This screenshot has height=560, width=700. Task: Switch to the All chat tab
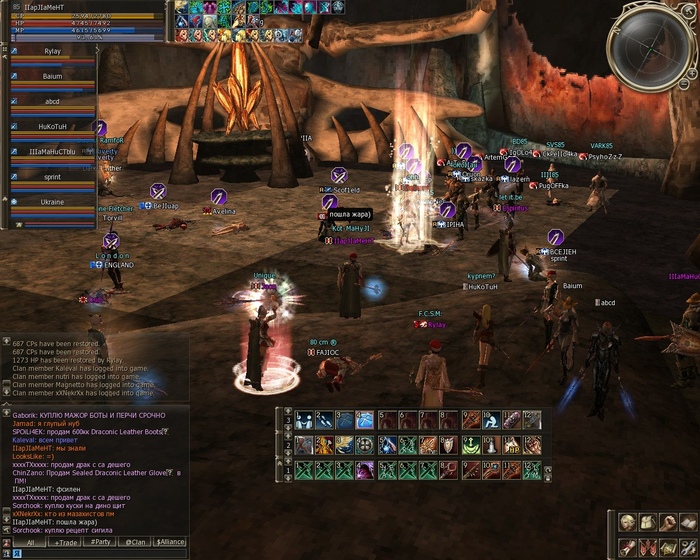pos(30,542)
